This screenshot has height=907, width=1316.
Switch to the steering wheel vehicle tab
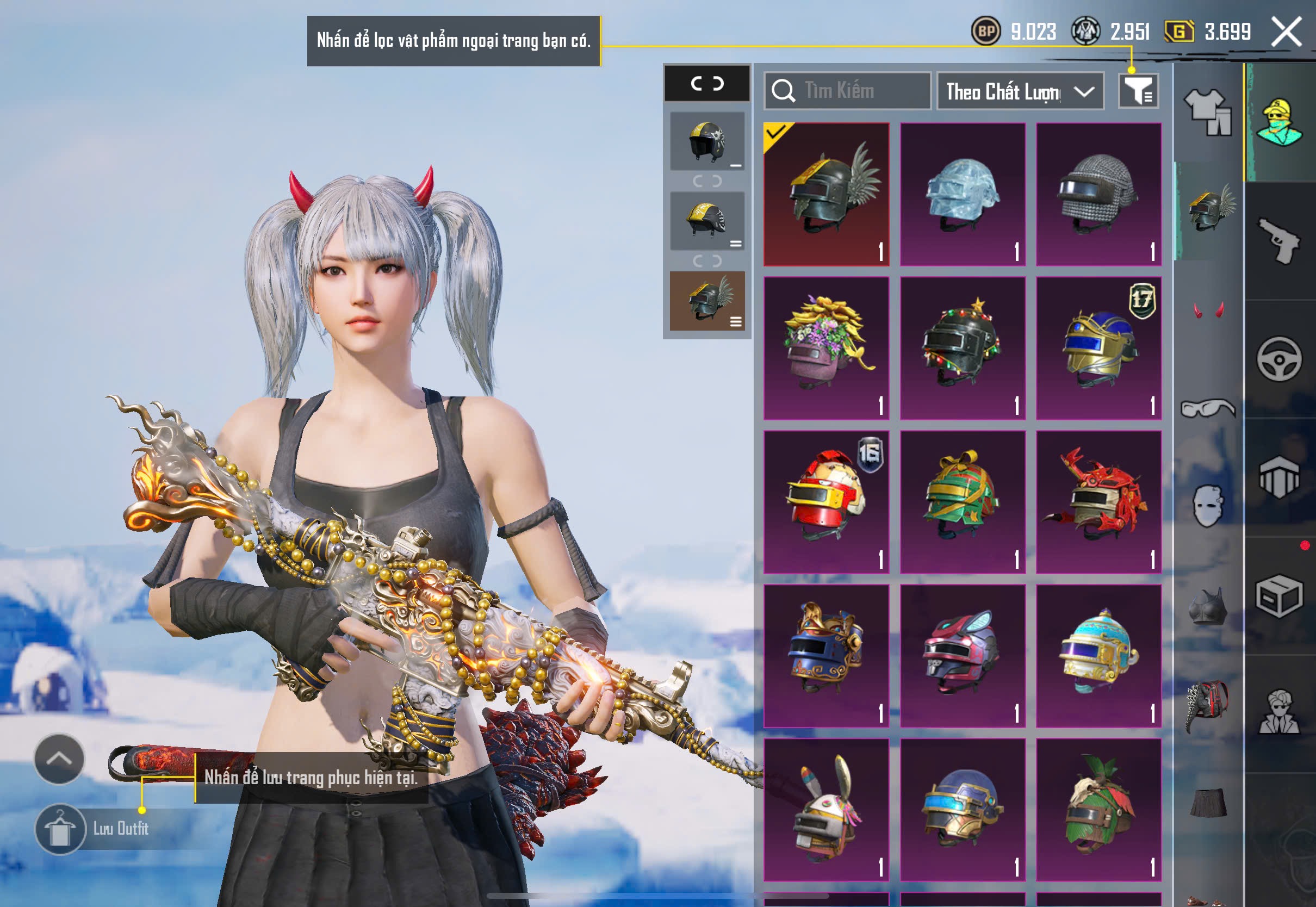(1279, 359)
